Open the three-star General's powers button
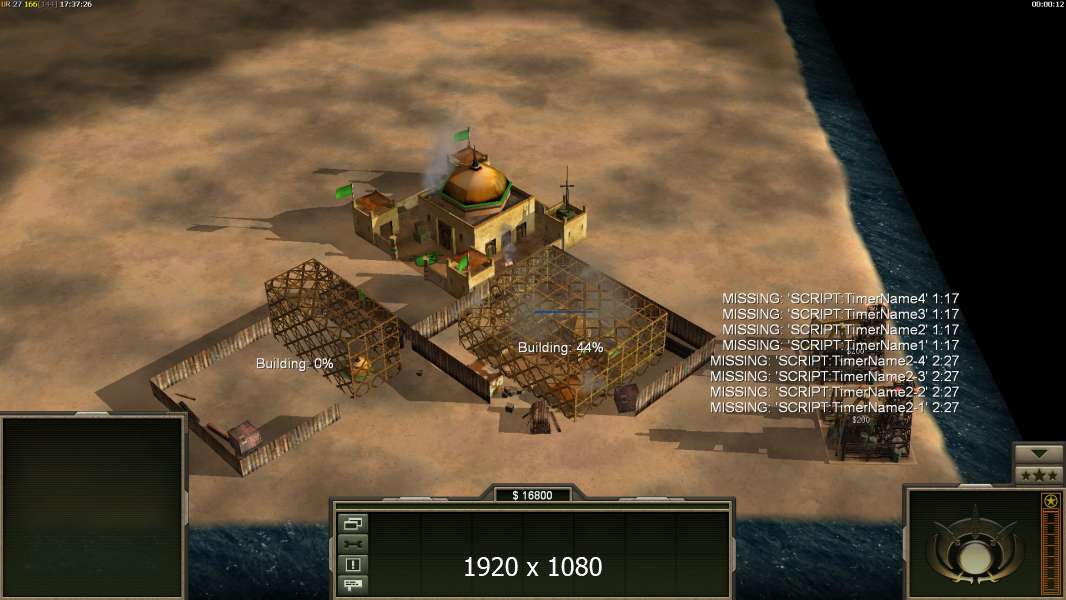 [x=1039, y=474]
